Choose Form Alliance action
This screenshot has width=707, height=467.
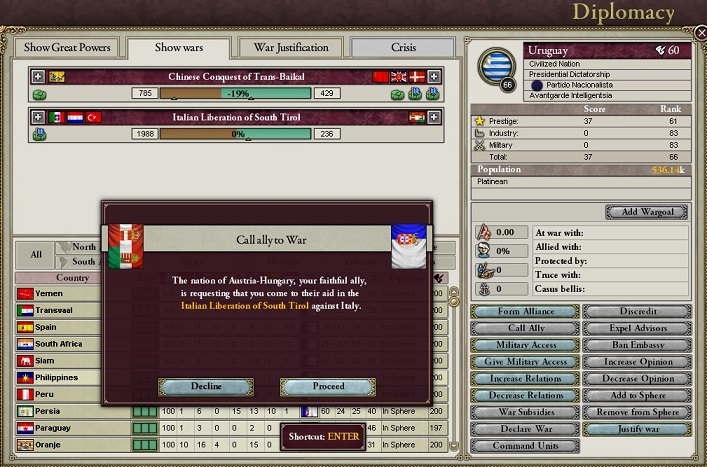coord(526,311)
